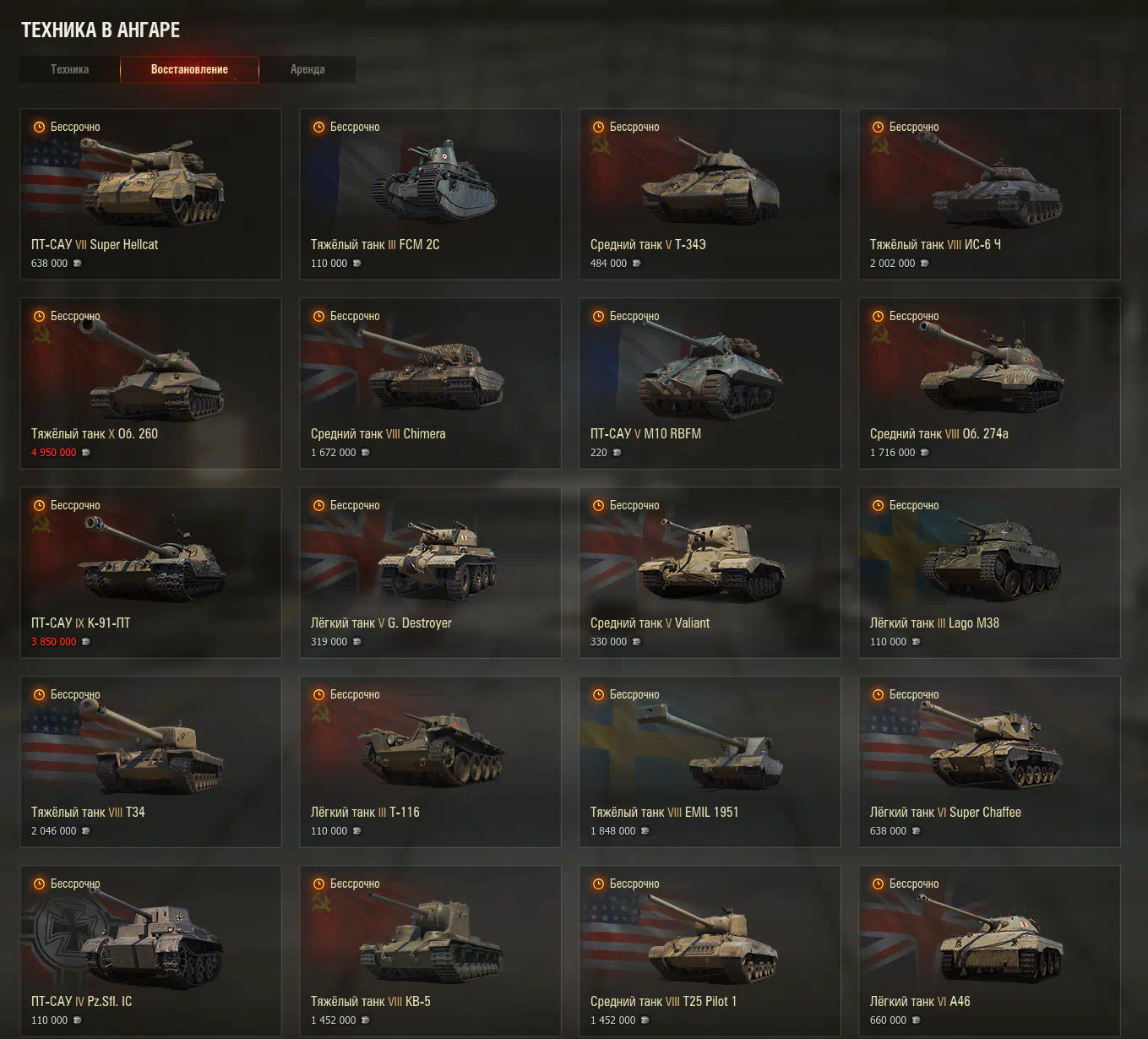
Task: Select the Об. 260 heavy tank card
Action: click(150, 384)
